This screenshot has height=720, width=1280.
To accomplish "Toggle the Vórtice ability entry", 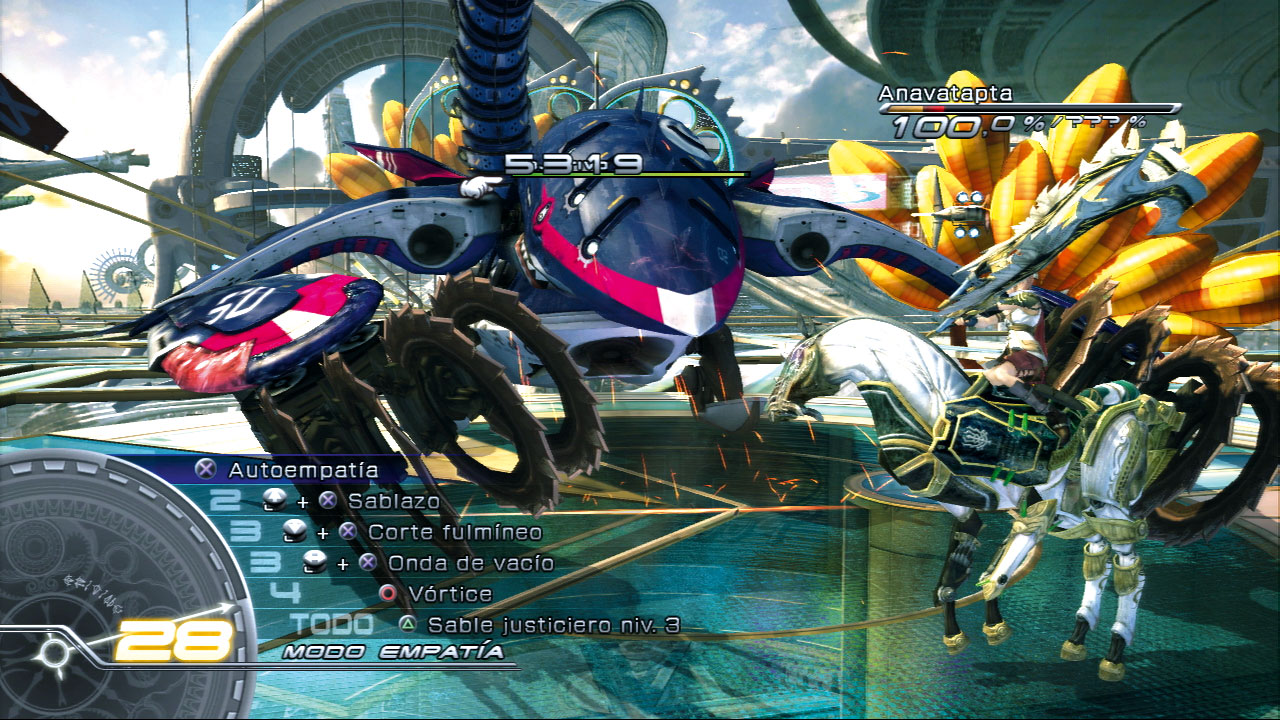I will click(450, 592).
